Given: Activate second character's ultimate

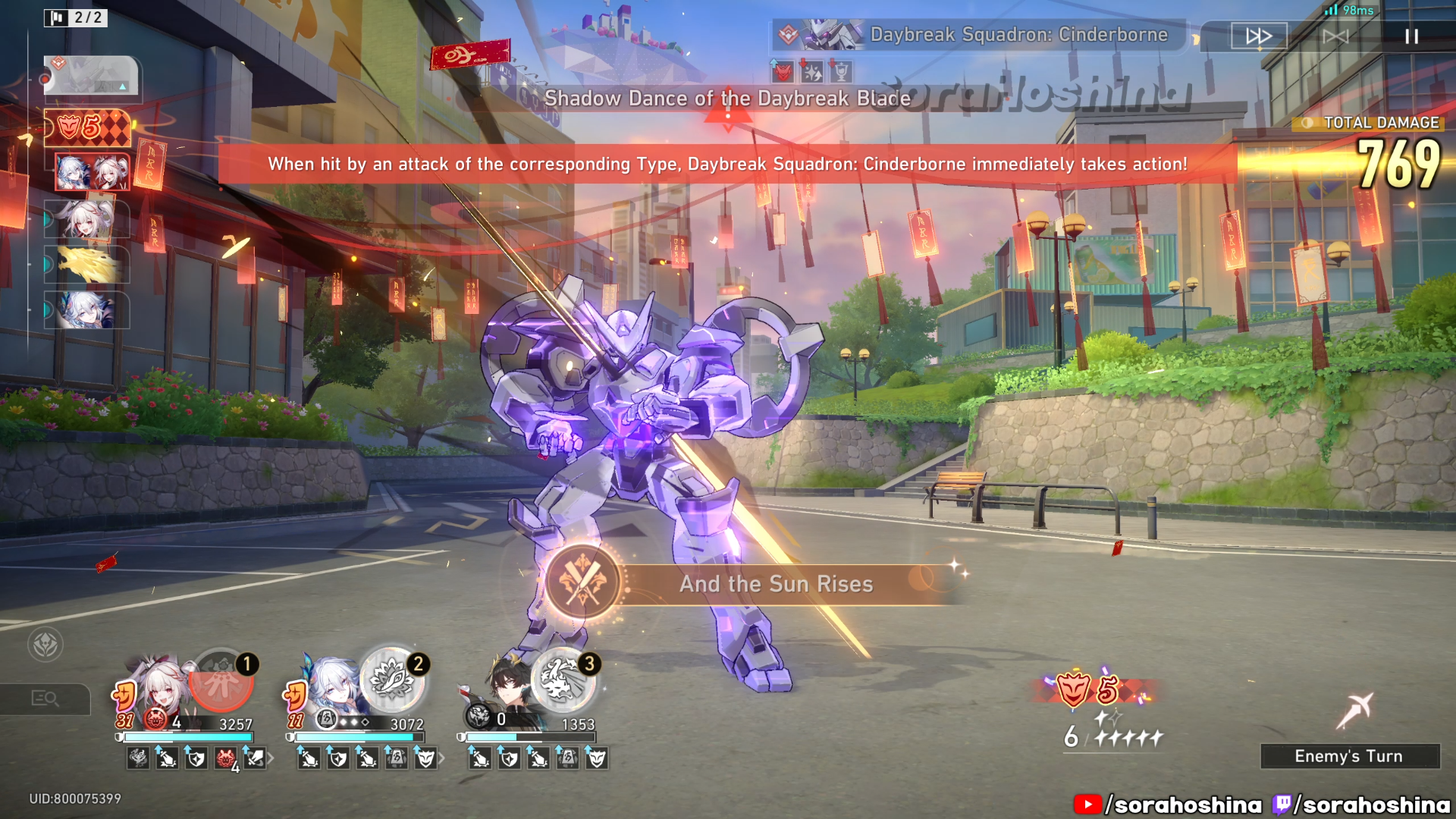Looking at the screenshot, I should coord(393,679).
